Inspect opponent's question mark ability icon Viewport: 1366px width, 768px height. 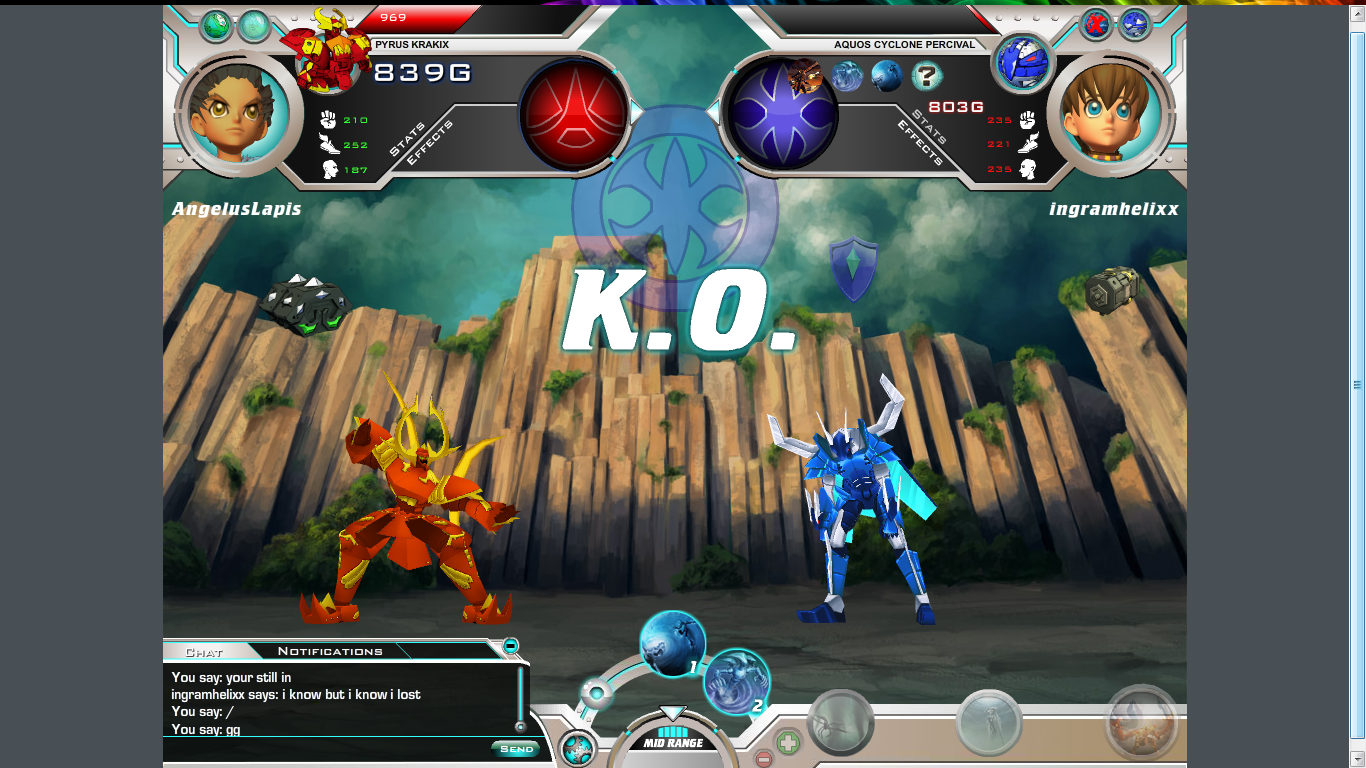click(927, 76)
